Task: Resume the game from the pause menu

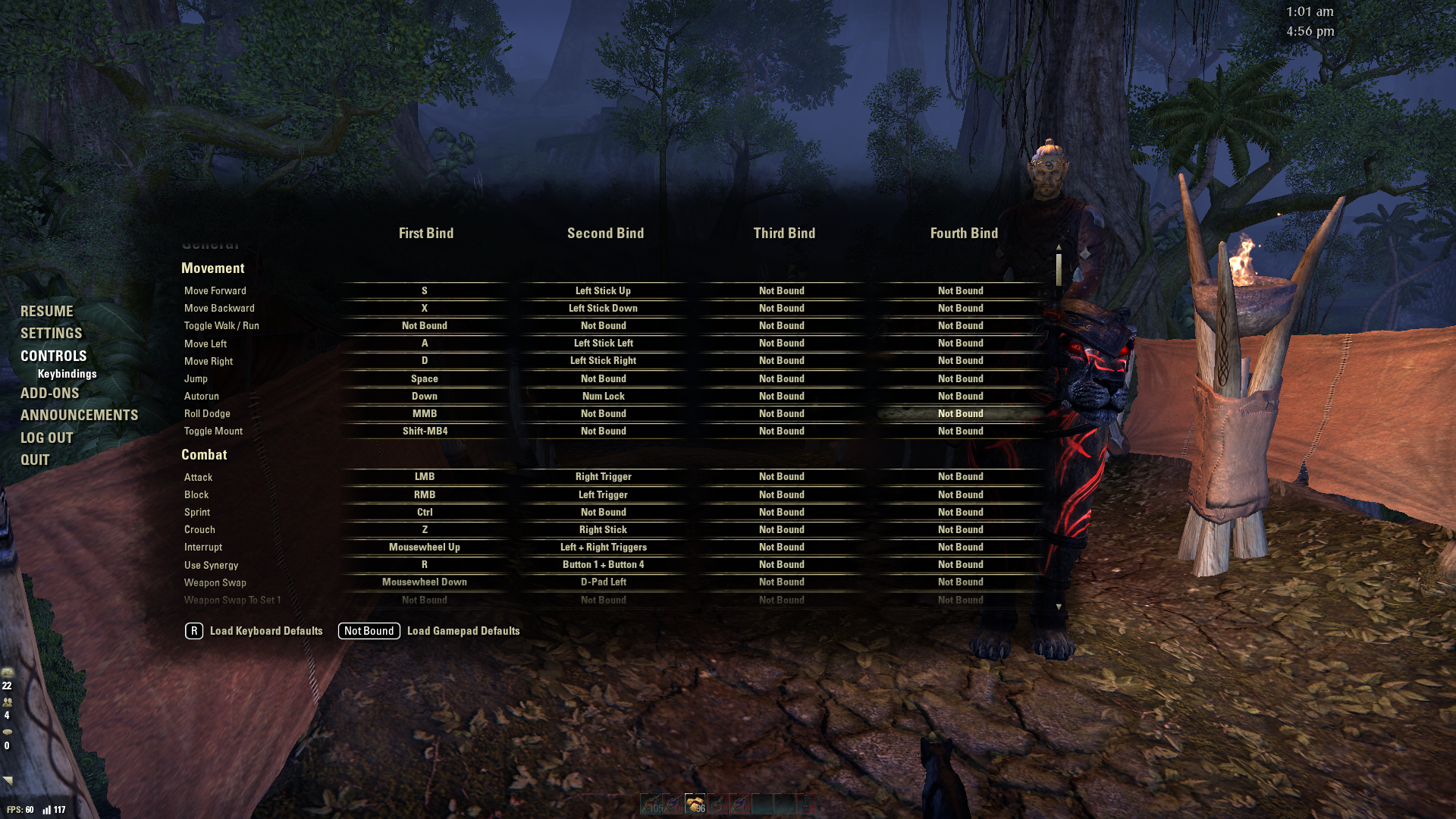Action: [x=47, y=312]
